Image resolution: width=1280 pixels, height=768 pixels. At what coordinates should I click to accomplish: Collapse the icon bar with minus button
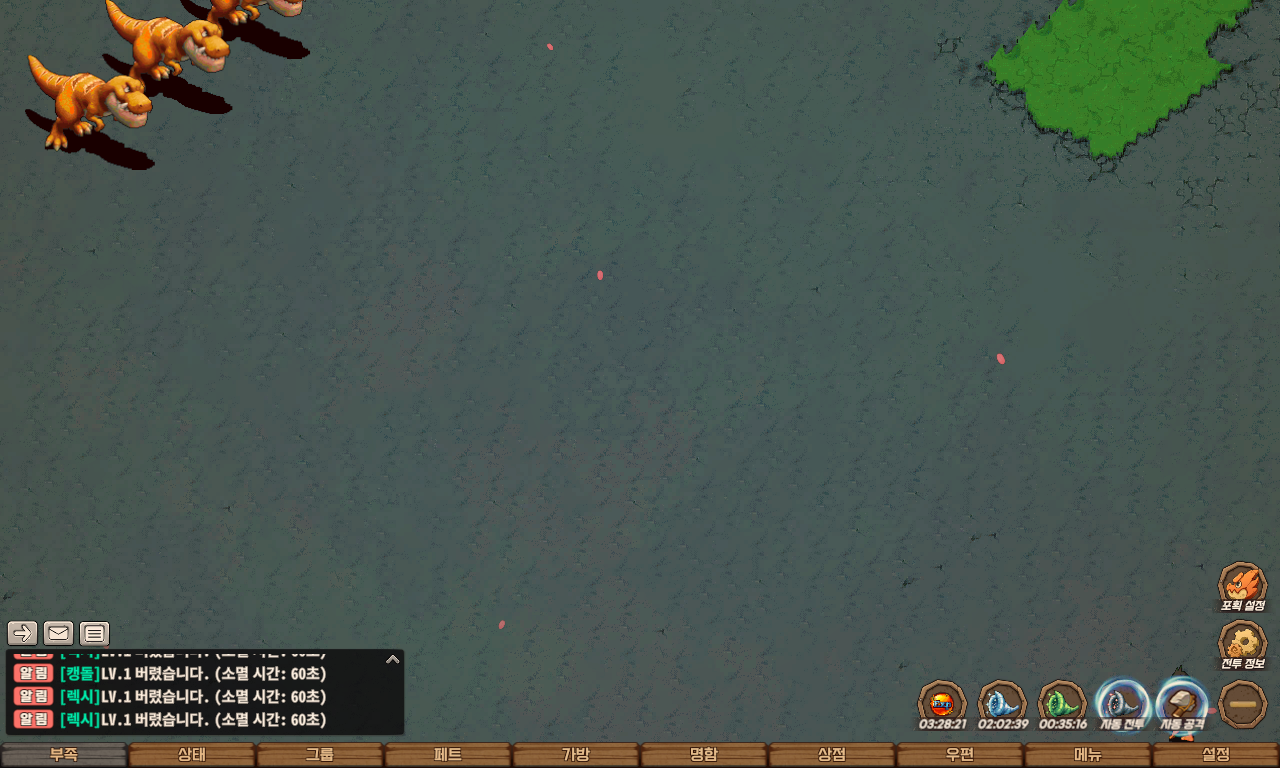(x=1243, y=704)
